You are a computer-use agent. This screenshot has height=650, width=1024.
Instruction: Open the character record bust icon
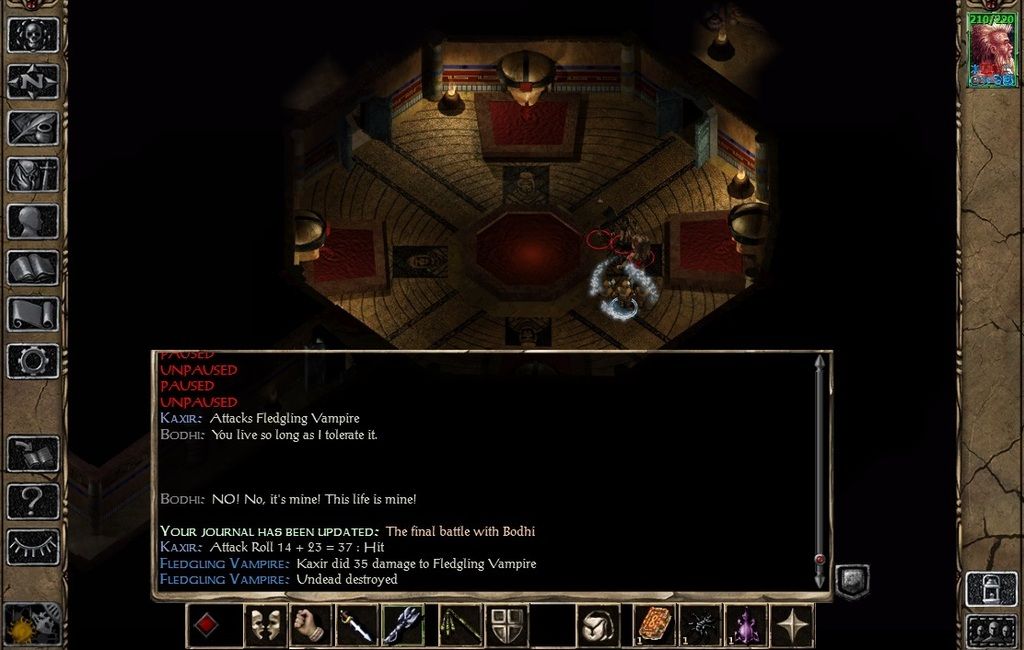click(33, 221)
